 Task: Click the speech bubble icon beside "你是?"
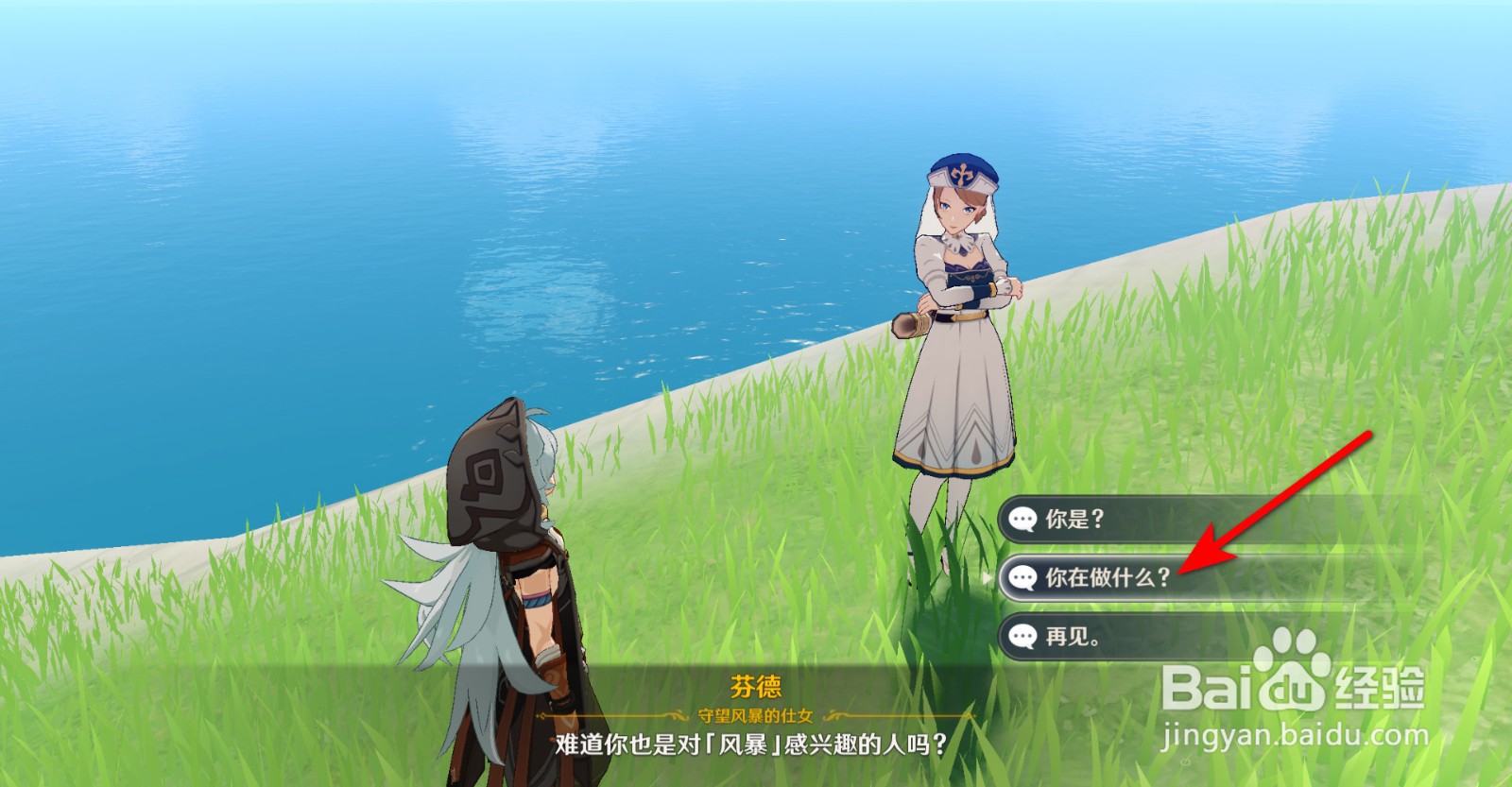1022,518
